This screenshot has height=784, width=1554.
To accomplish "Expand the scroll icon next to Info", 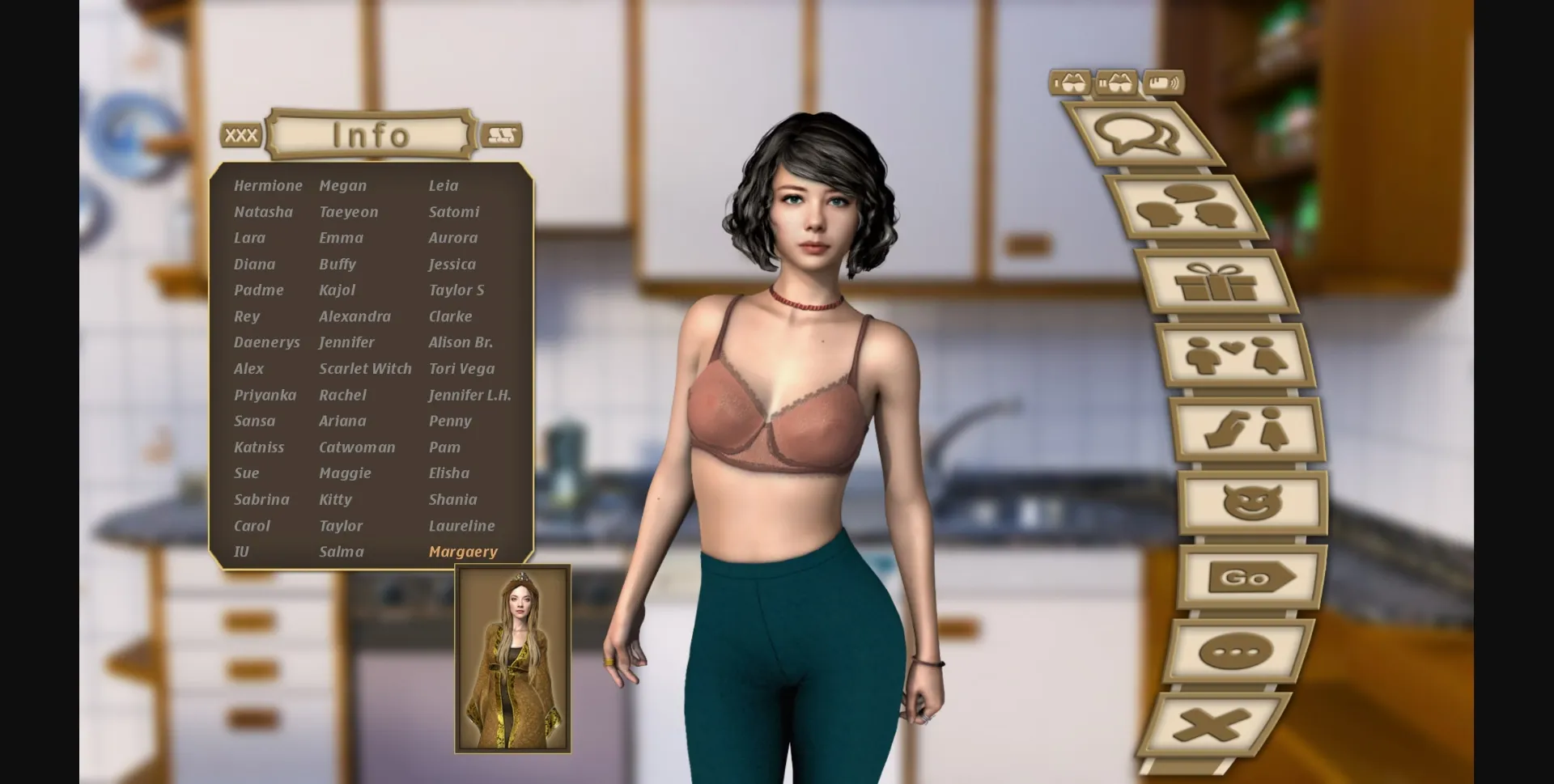I will pos(502,133).
